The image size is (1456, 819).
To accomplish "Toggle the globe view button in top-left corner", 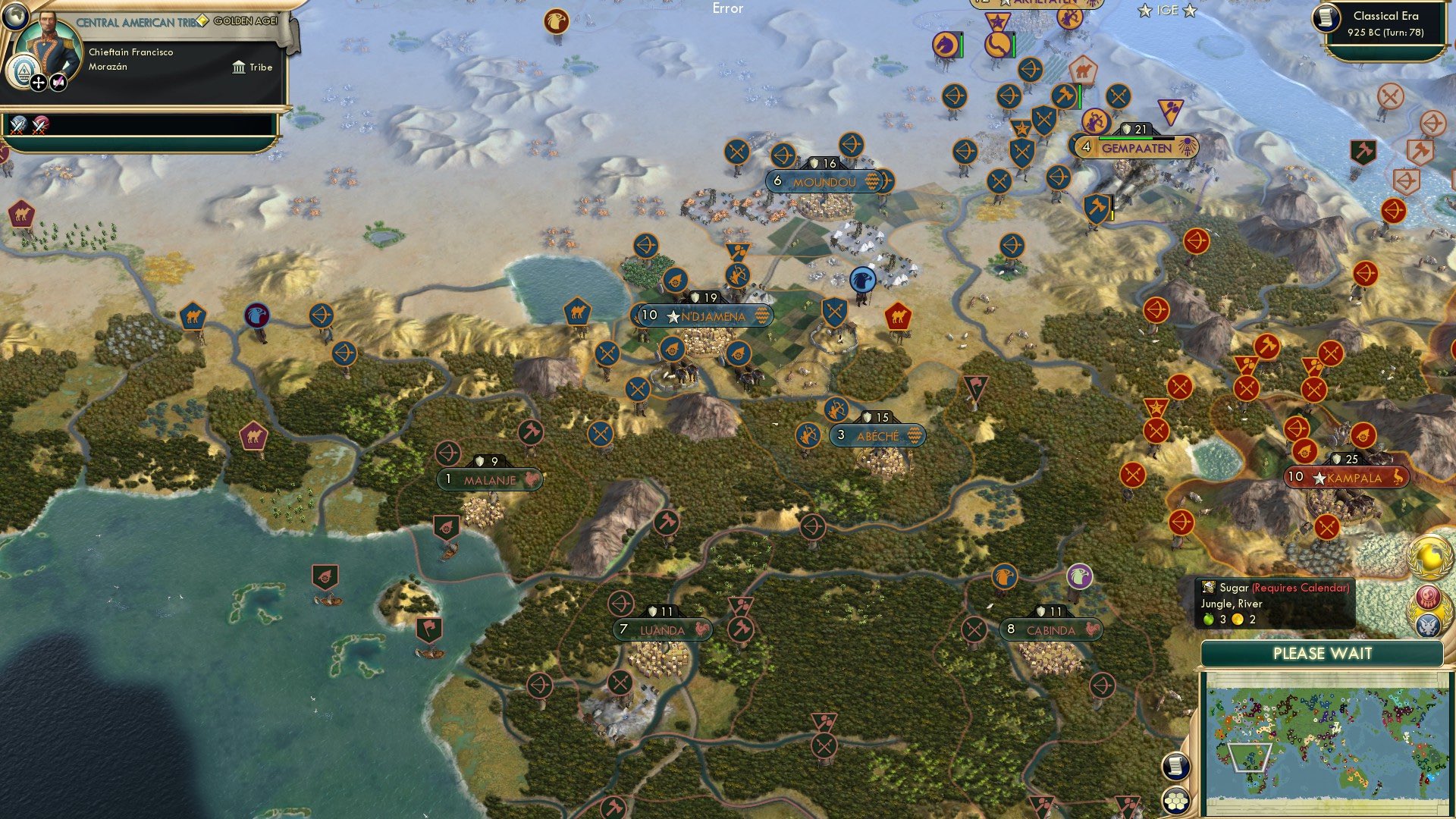I will pyautogui.click(x=15, y=17).
